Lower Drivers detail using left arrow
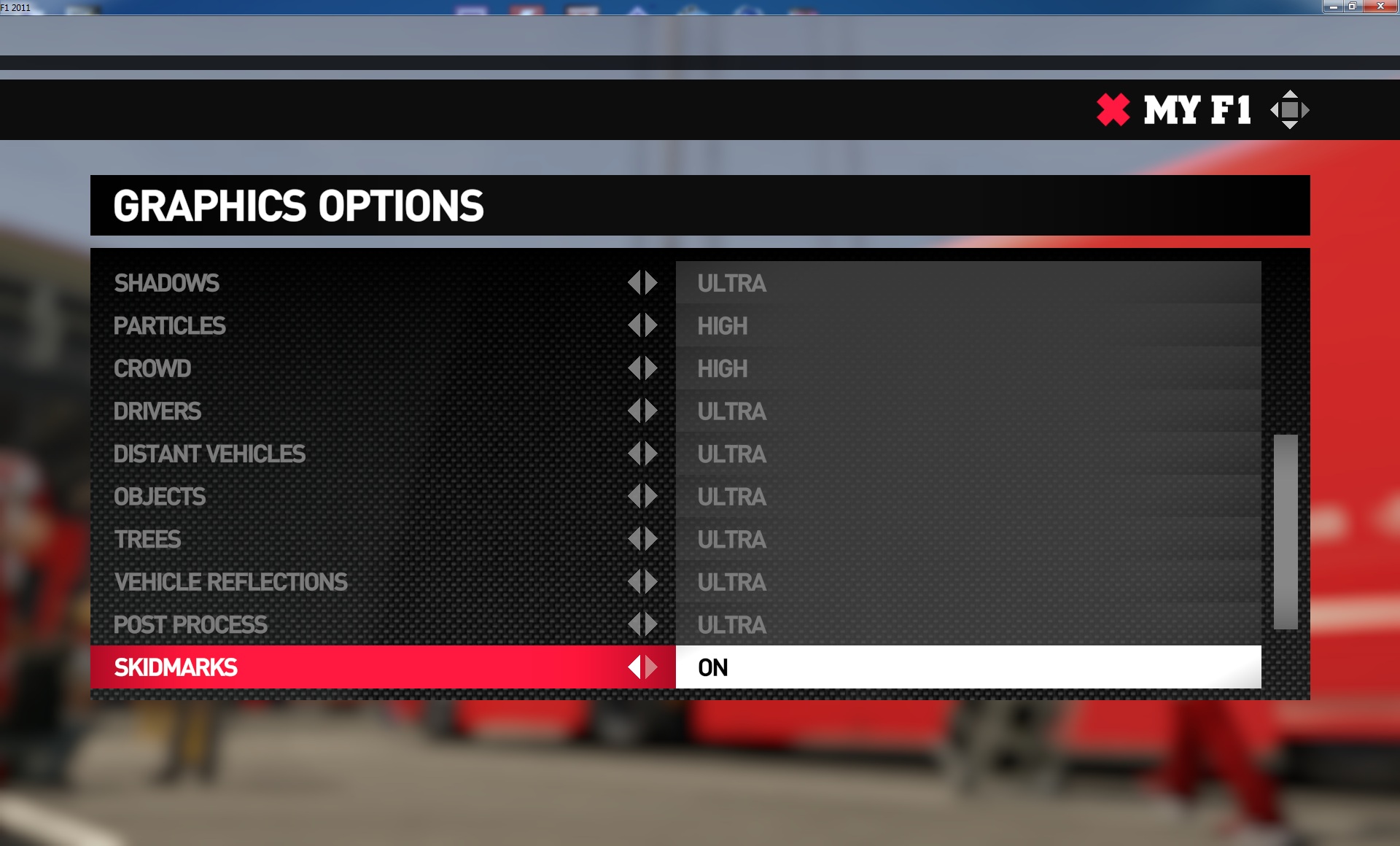Screen dimensions: 1400x846 click(634, 411)
